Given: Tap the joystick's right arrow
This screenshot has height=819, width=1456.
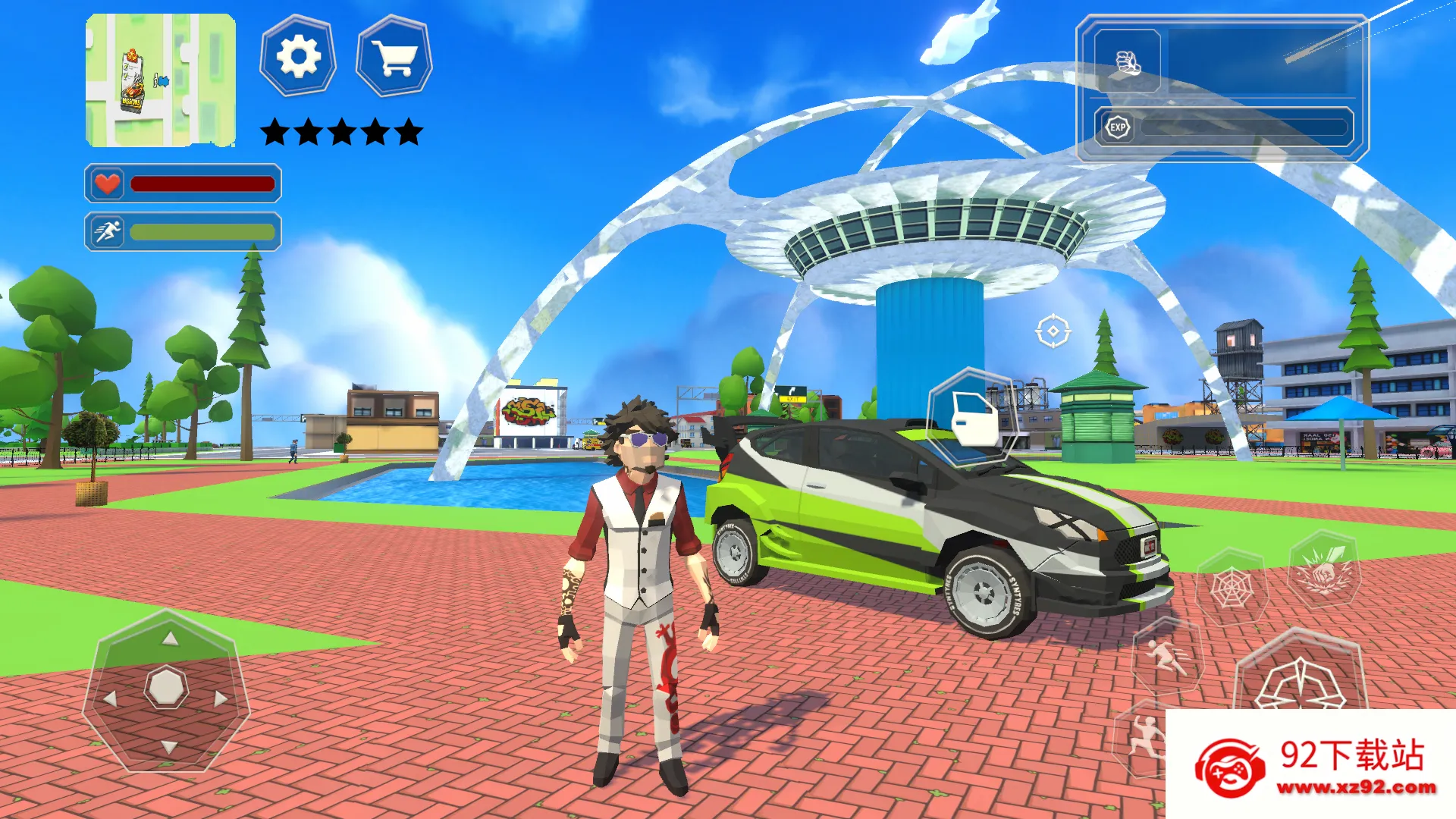Looking at the screenshot, I should pos(221,698).
